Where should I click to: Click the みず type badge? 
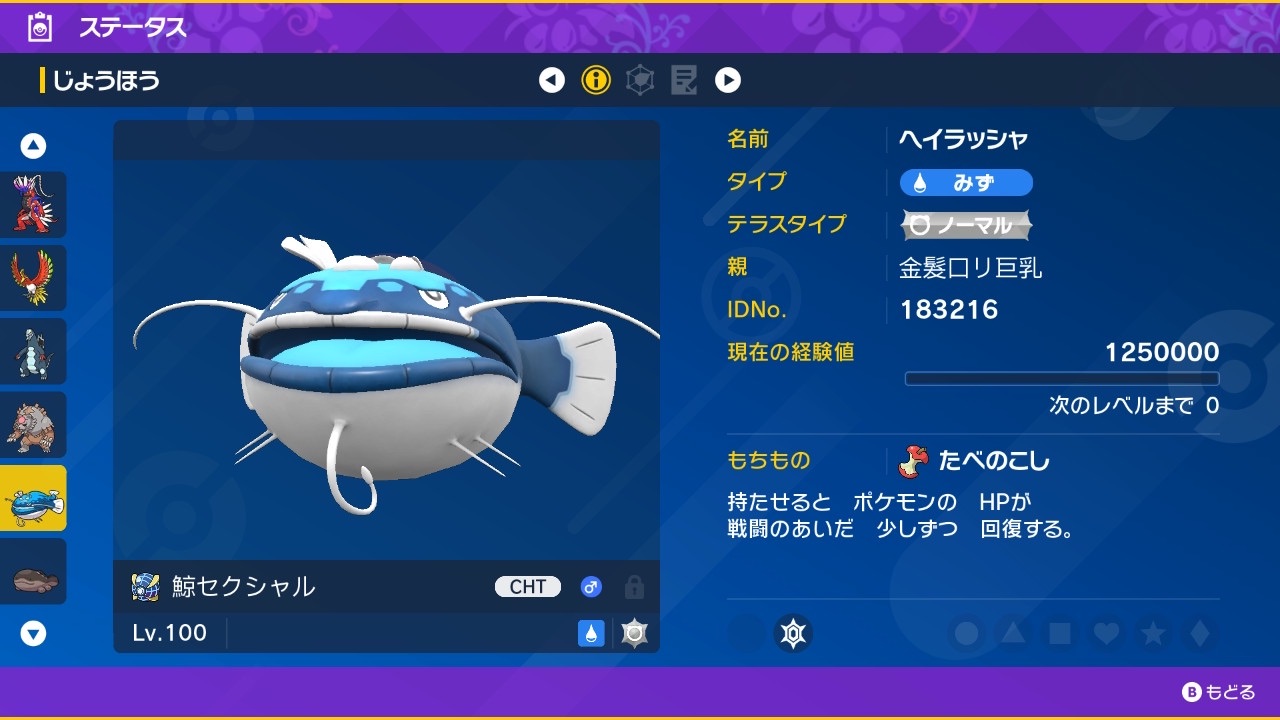point(966,182)
